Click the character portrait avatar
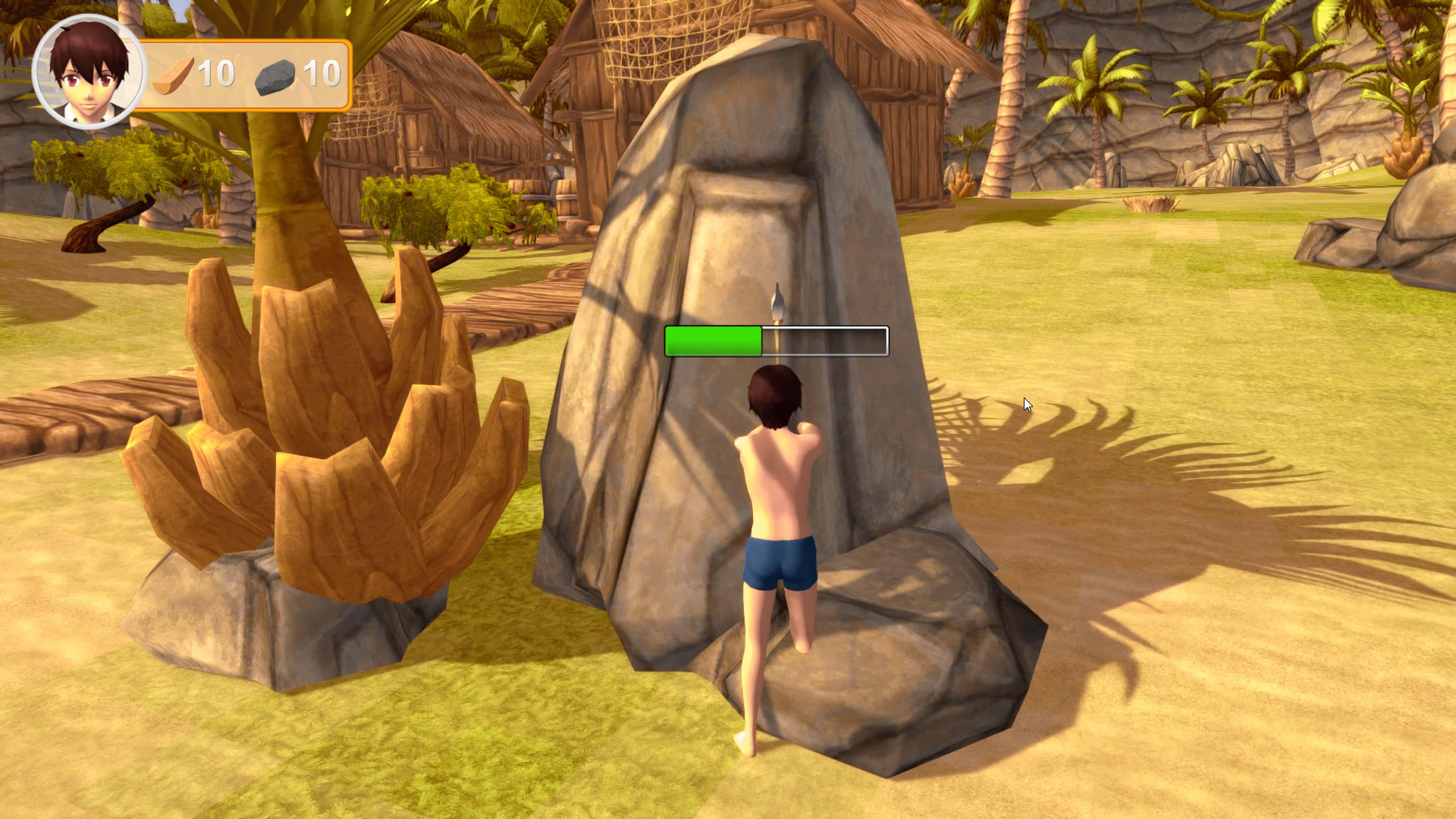Viewport: 1456px width, 819px height. click(x=89, y=72)
